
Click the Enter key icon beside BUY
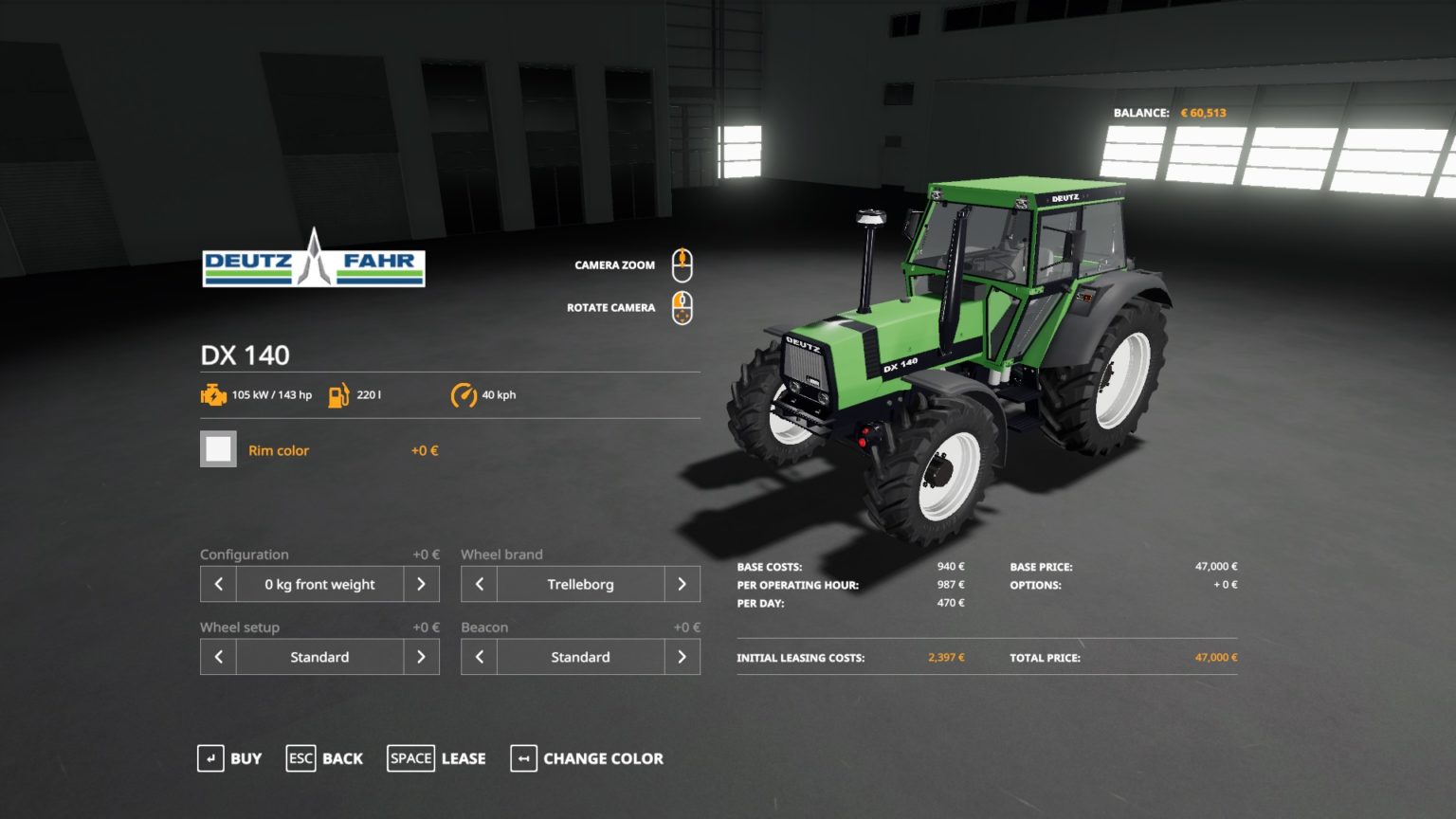click(x=209, y=758)
